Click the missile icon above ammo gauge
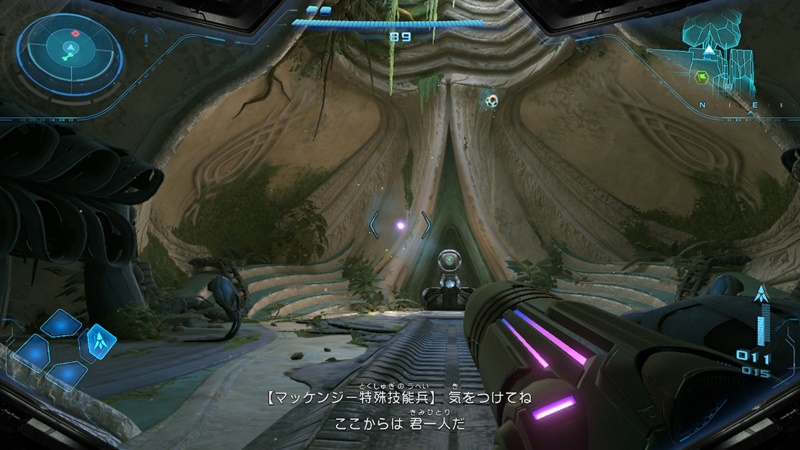Viewport: 800px width, 450px height. pyautogui.click(x=760, y=295)
